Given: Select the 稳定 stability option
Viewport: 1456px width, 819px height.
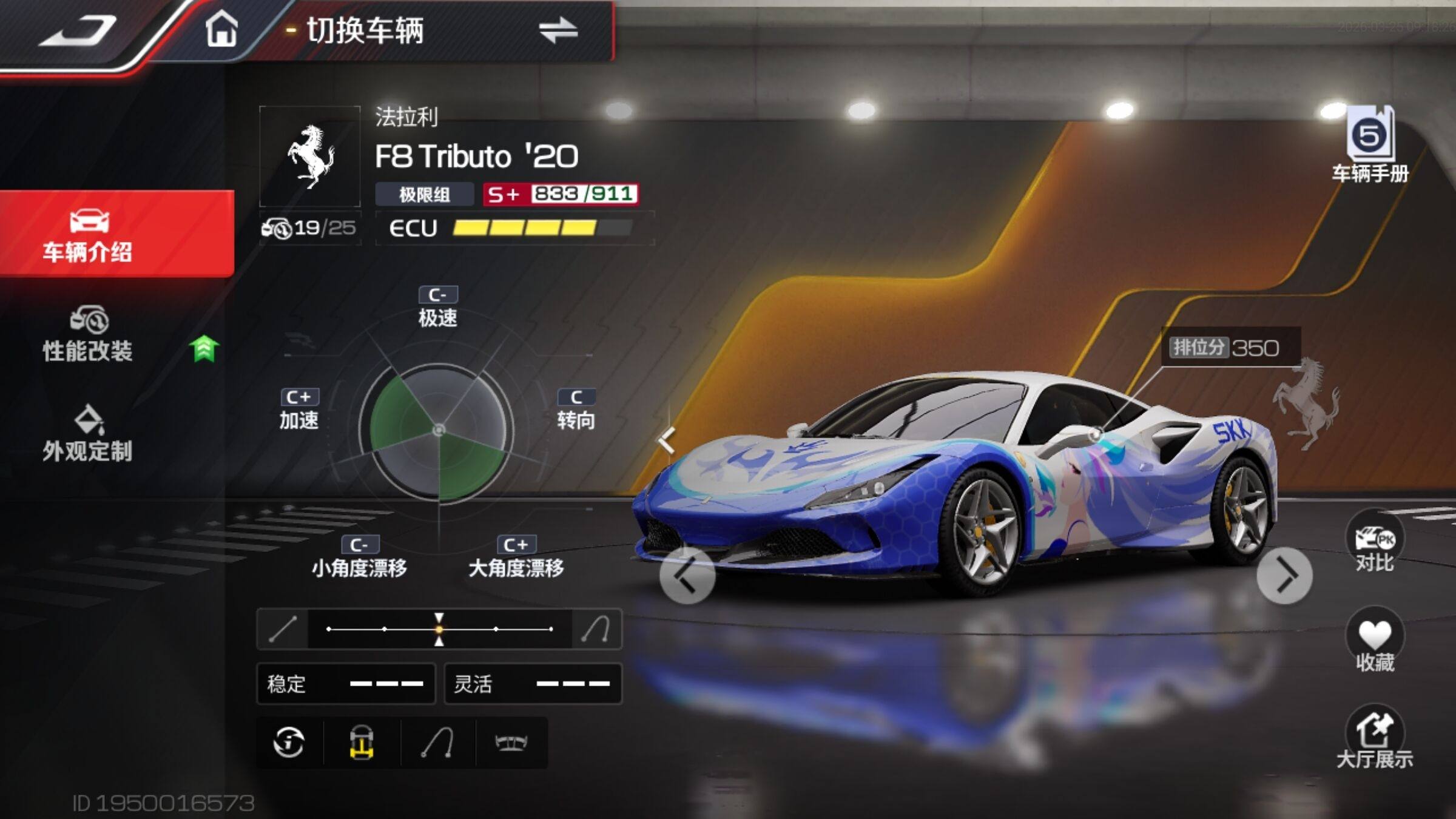Looking at the screenshot, I should (346, 684).
